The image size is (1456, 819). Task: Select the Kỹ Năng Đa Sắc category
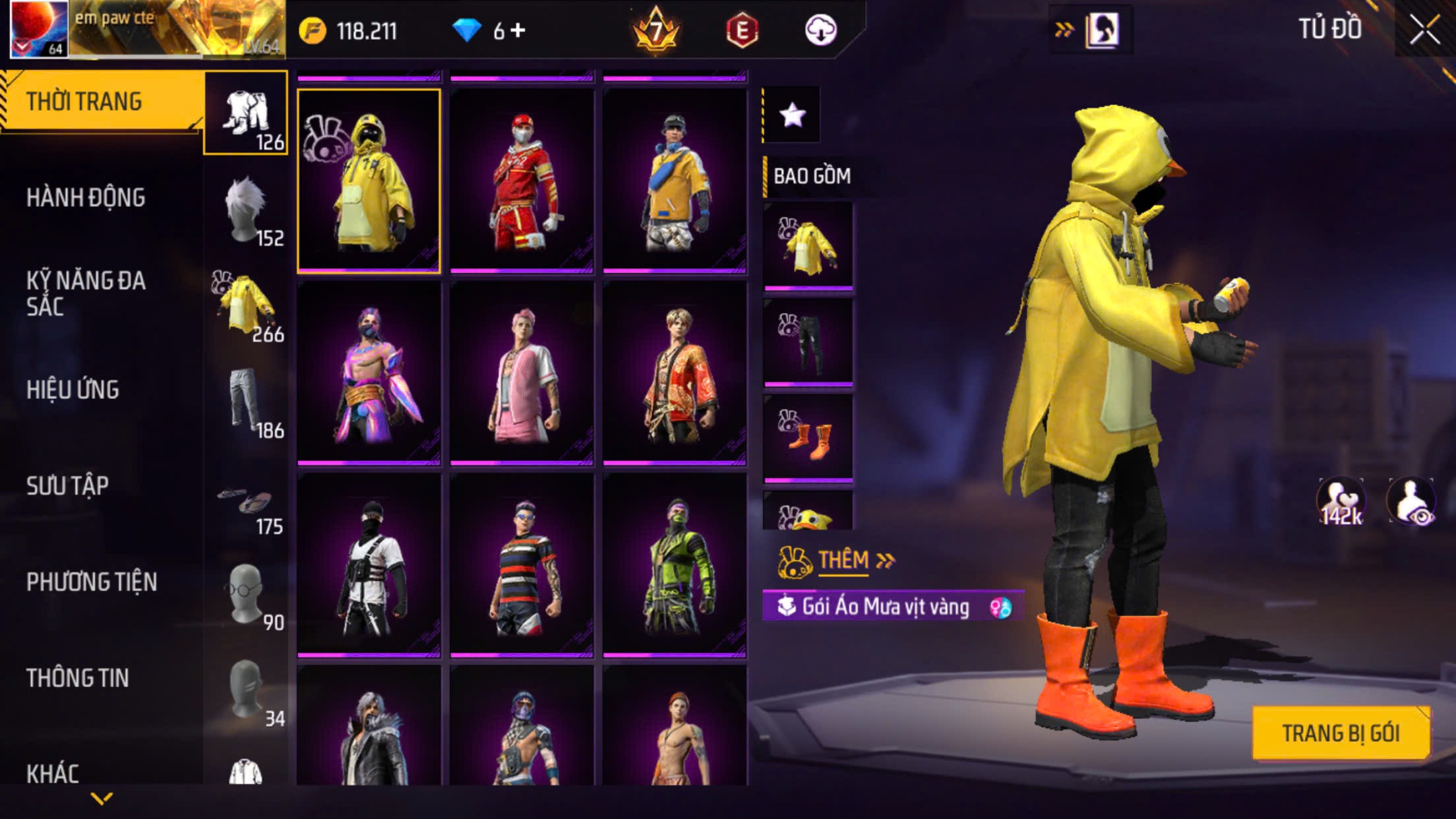tap(86, 293)
